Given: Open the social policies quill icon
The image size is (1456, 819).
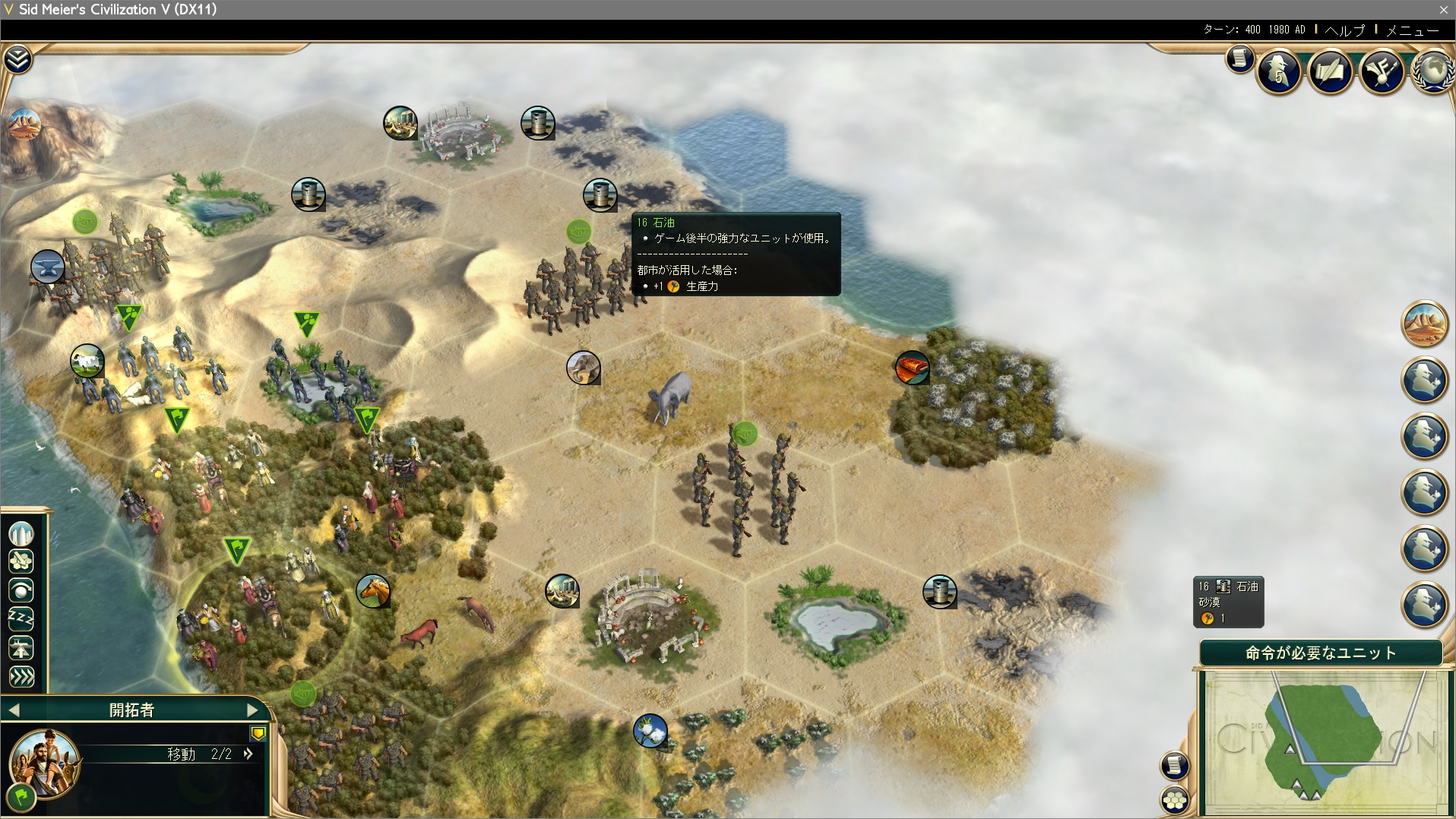Looking at the screenshot, I should click(x=1331, y=72).
